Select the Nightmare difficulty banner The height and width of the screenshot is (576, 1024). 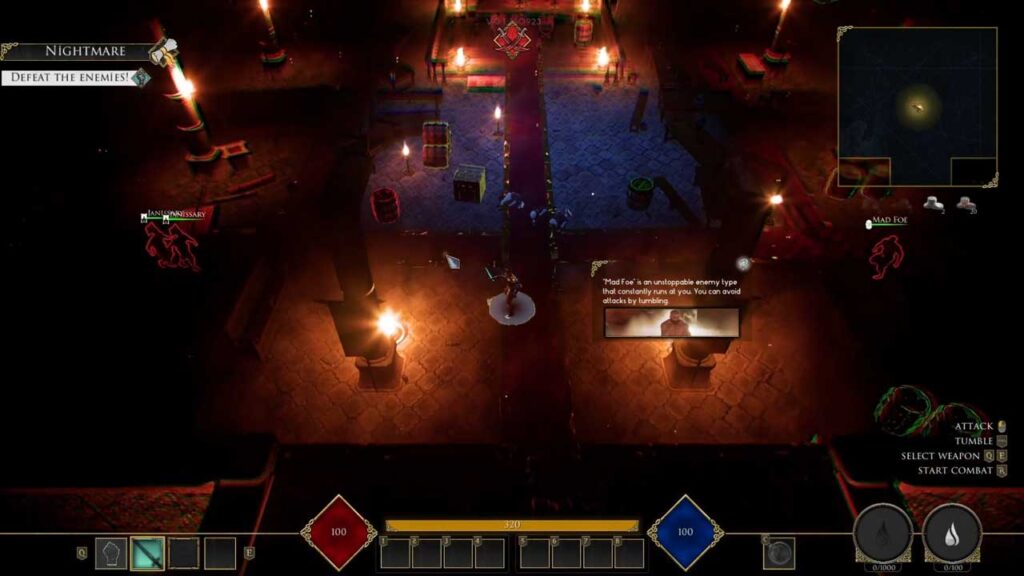coord(83,50)
